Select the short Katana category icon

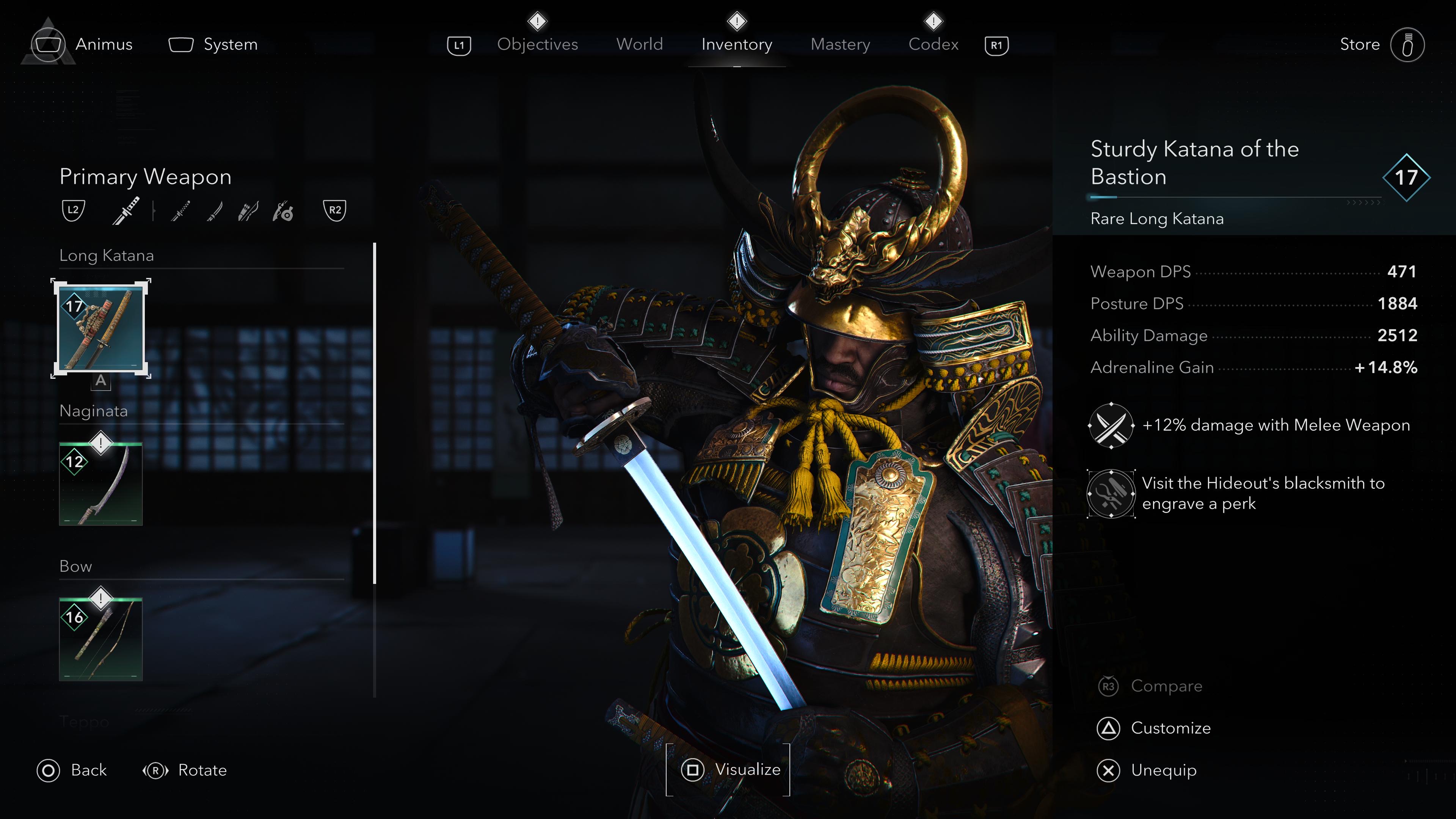(x=181, y=210)
